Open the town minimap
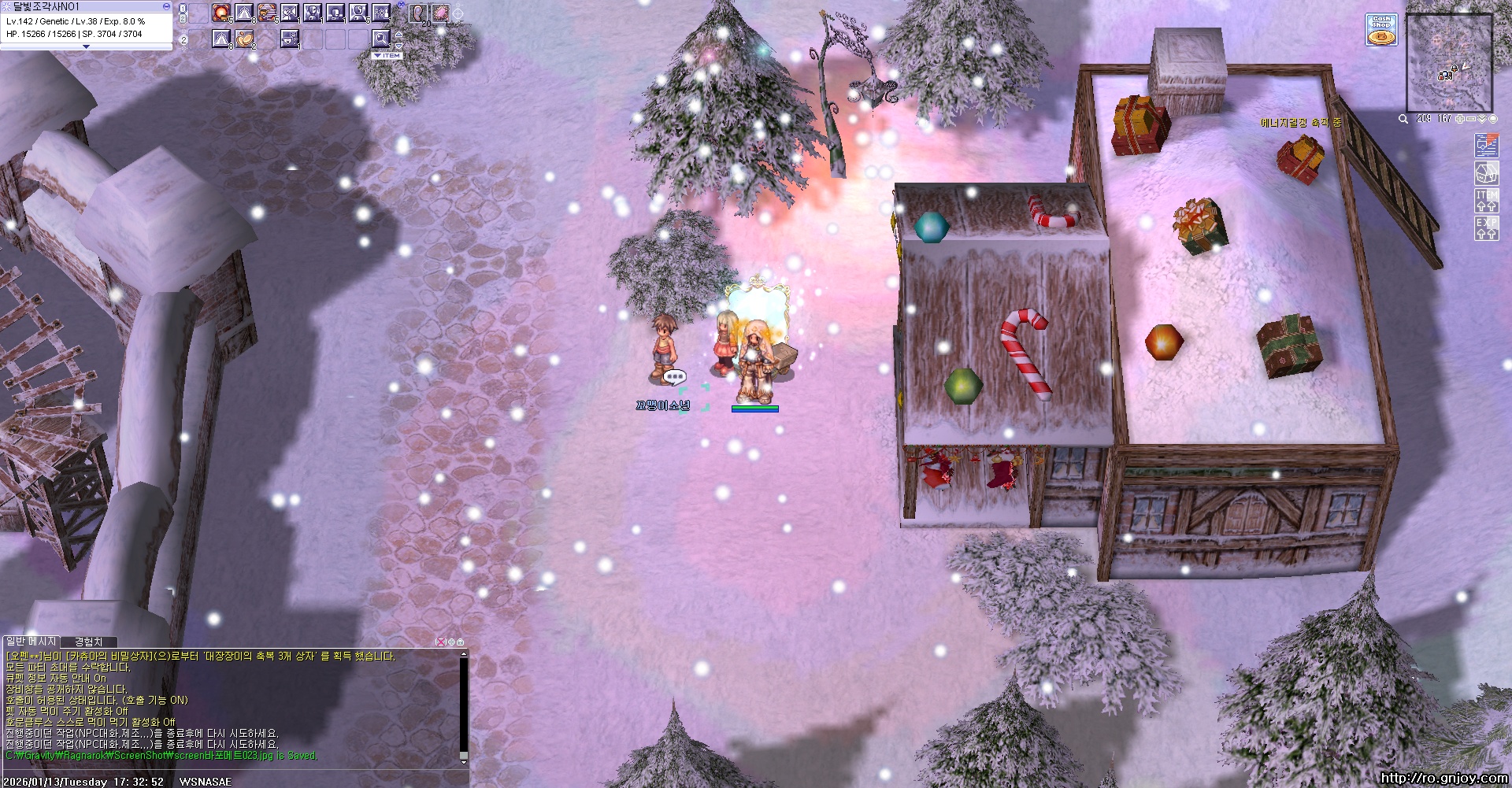Viewport: 1512px width, 788px height. 1449,63
